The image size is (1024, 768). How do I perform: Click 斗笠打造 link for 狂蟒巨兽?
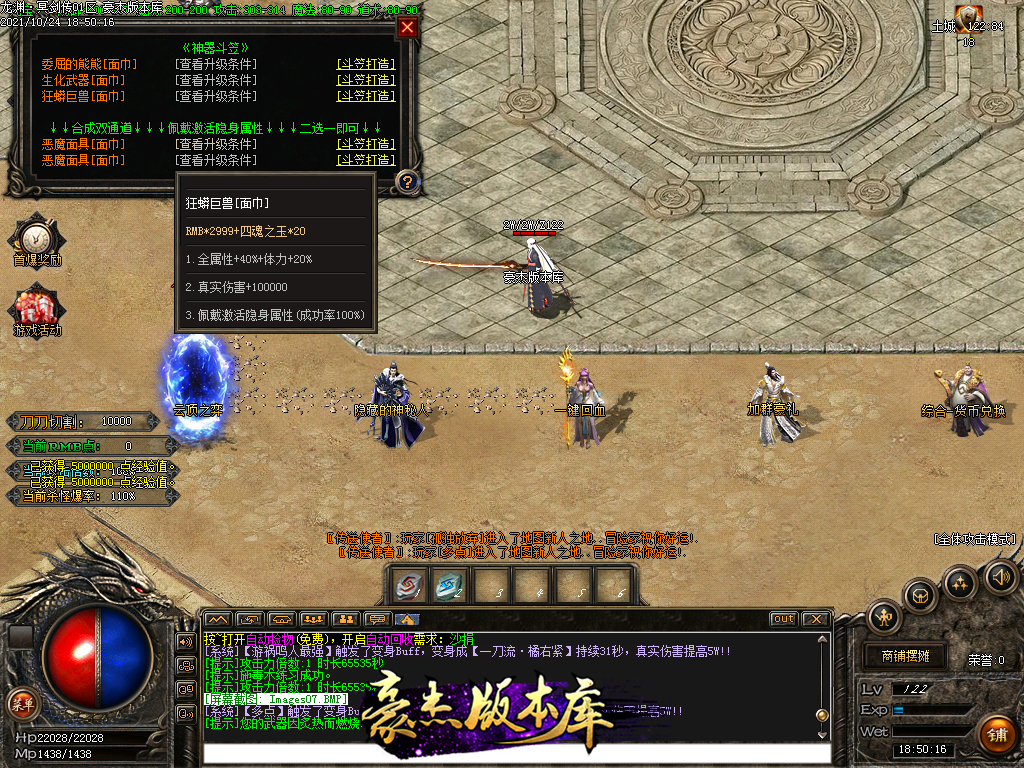point(366,96)
